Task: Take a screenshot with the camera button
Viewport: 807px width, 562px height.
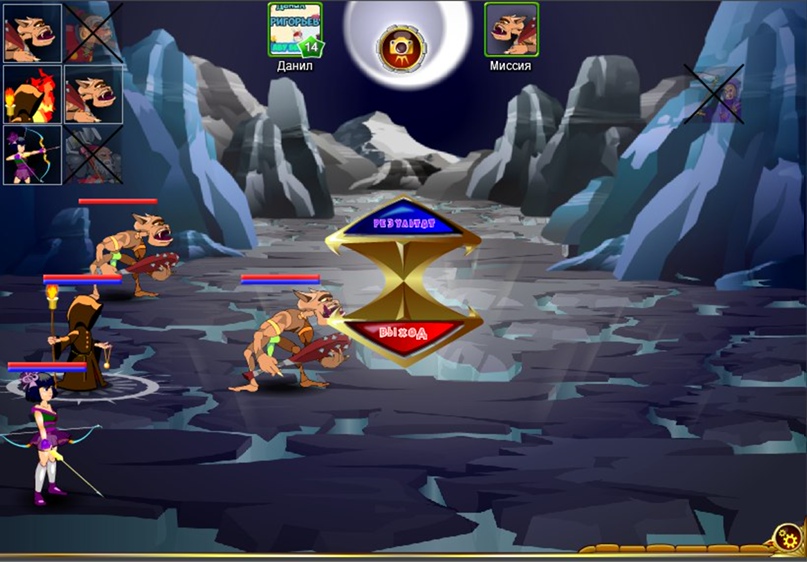Action: click(x=400, y=47)
